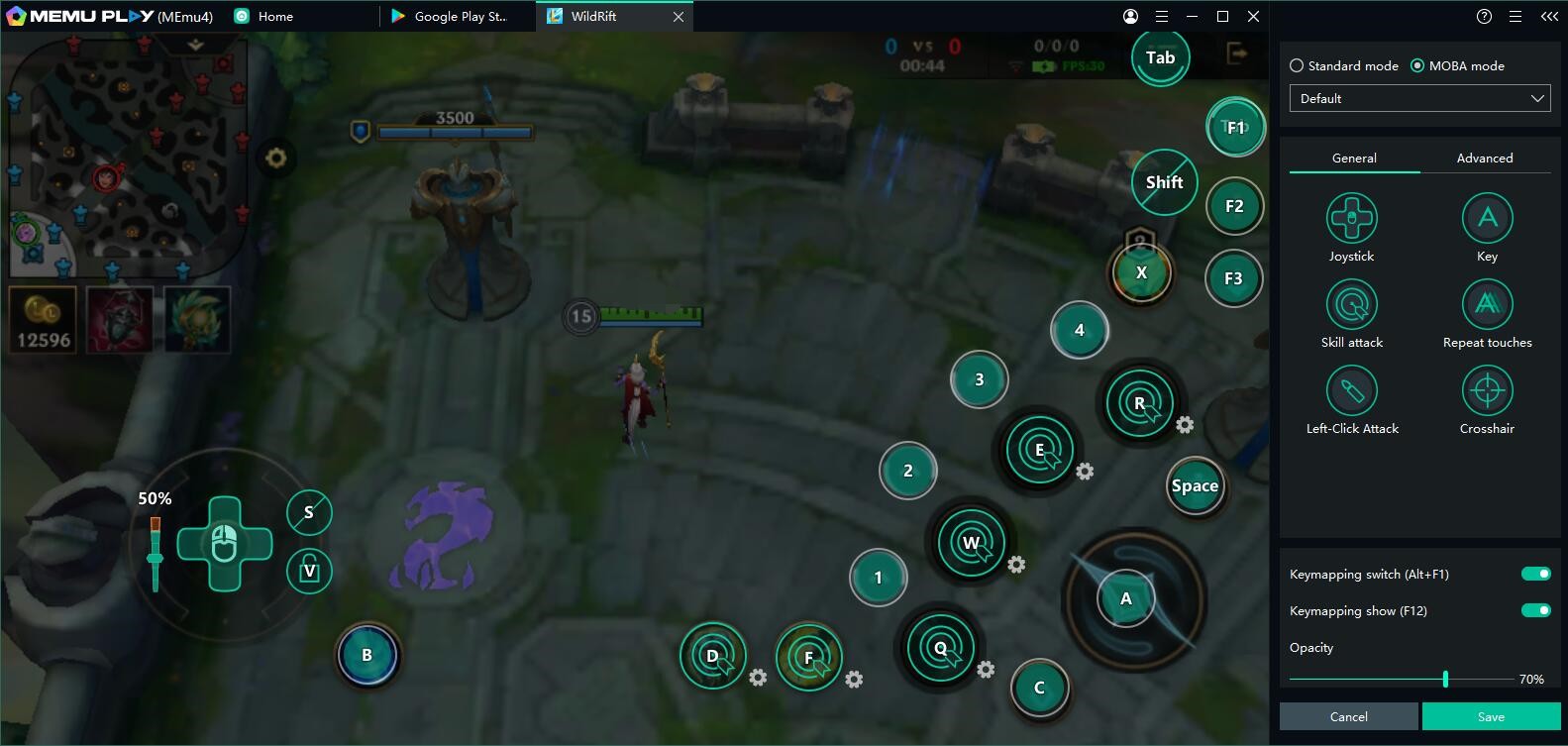1568x746 pixels.
Task: Click the minimap in the corner
Action: click(126, 156)
